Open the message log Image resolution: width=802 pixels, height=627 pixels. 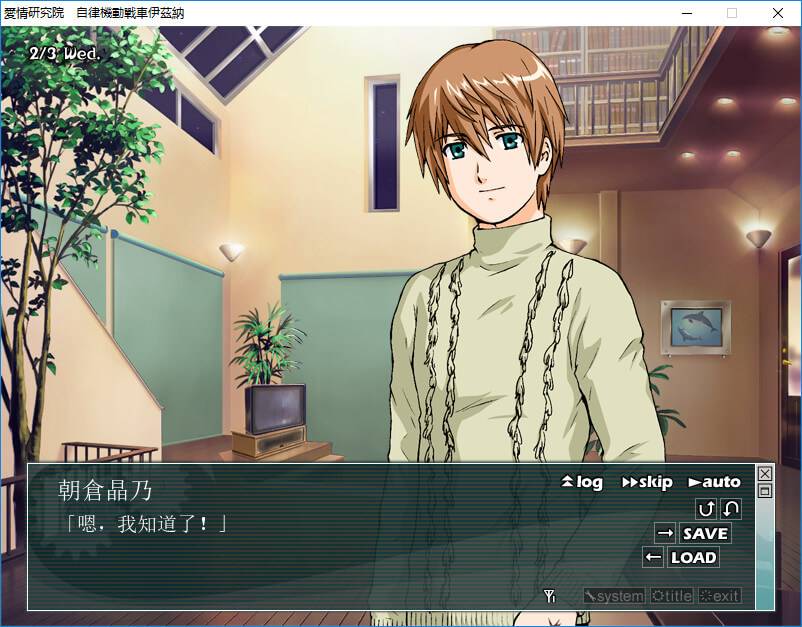coord(583,482)
